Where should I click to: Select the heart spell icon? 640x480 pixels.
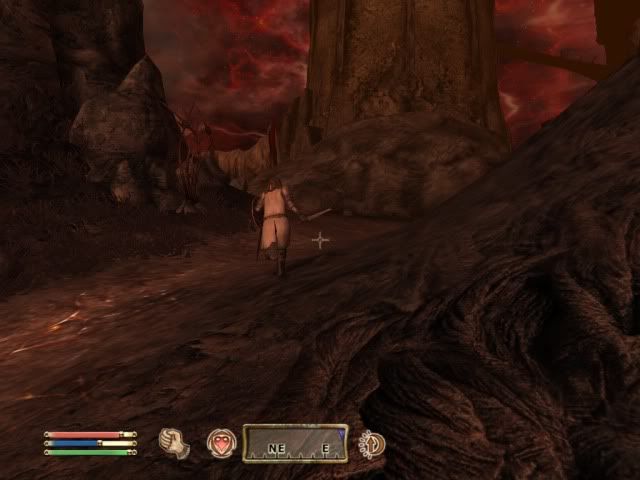(x=221, y=443)
